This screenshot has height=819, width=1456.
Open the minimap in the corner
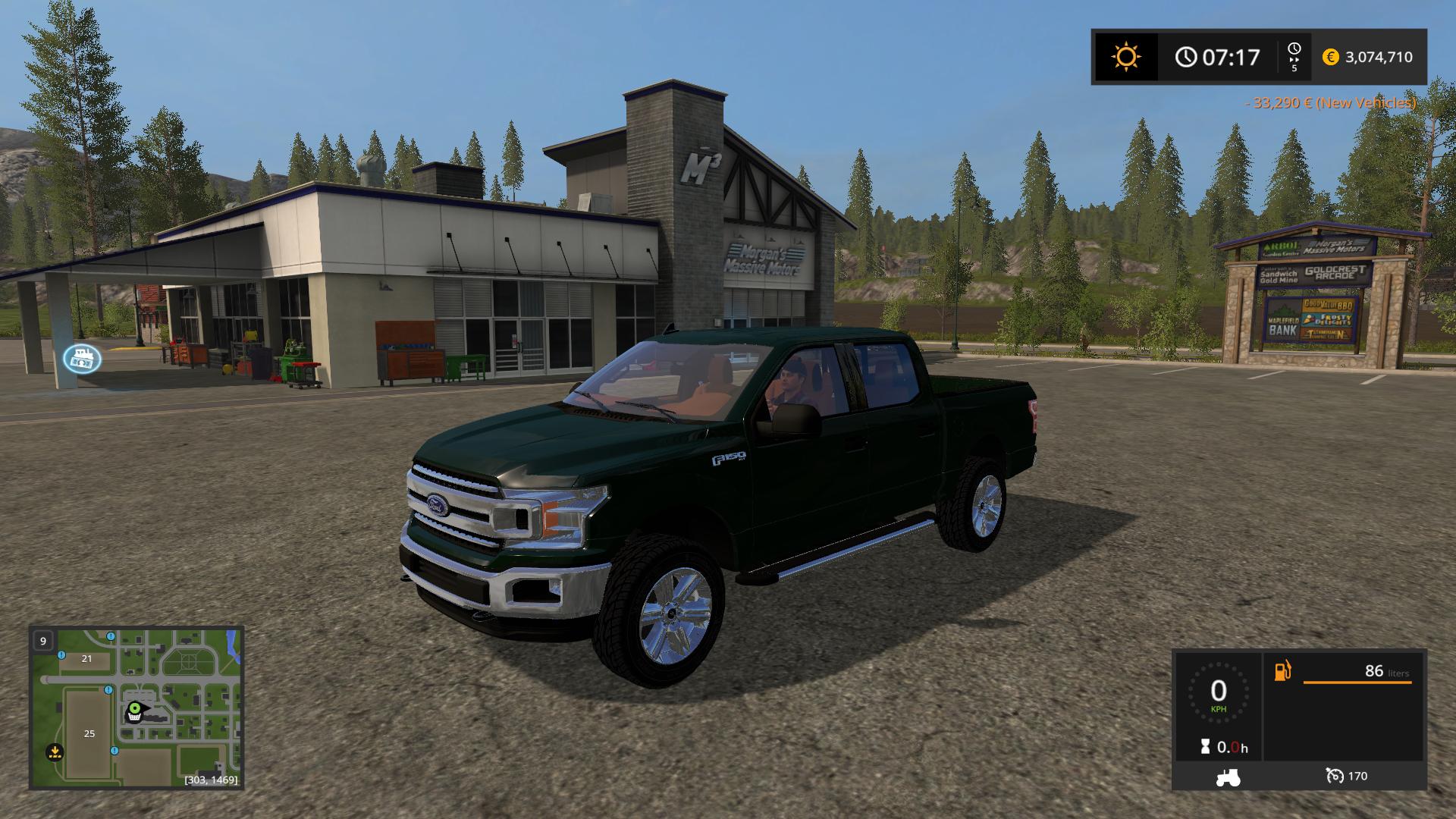point(136,707)
